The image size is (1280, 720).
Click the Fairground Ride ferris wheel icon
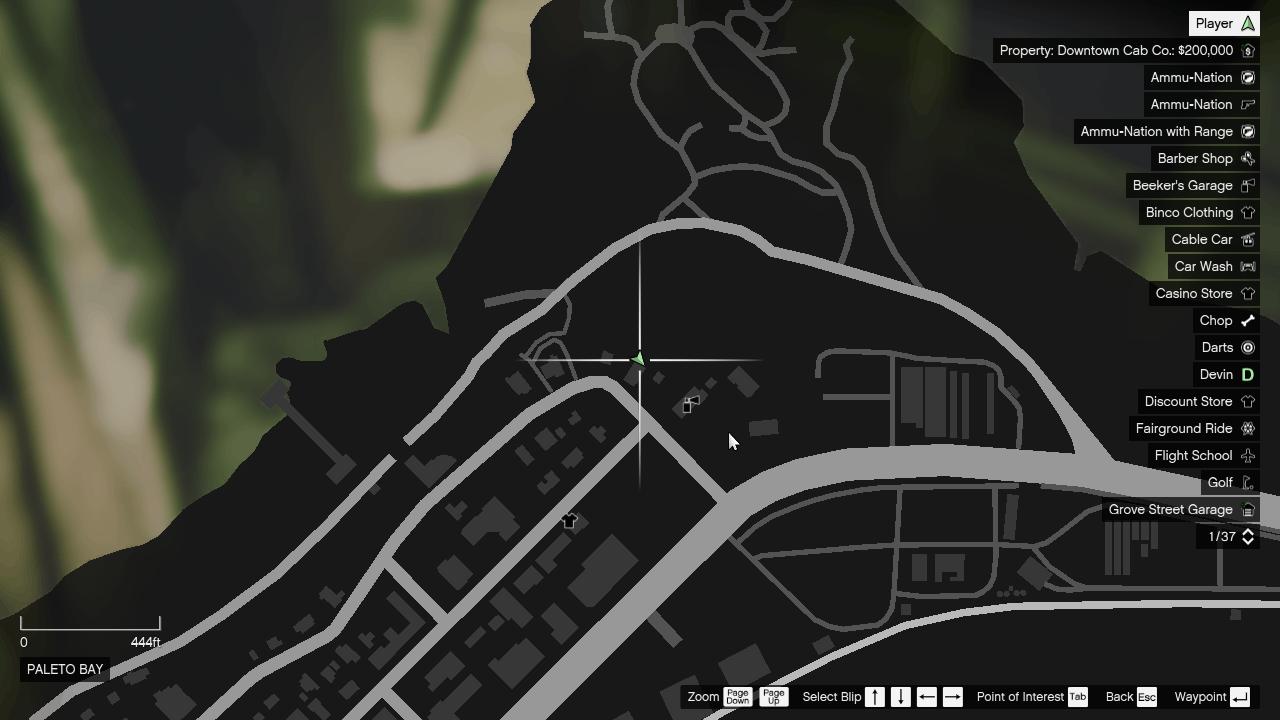pyautogui.click(x=1247, y=428)
